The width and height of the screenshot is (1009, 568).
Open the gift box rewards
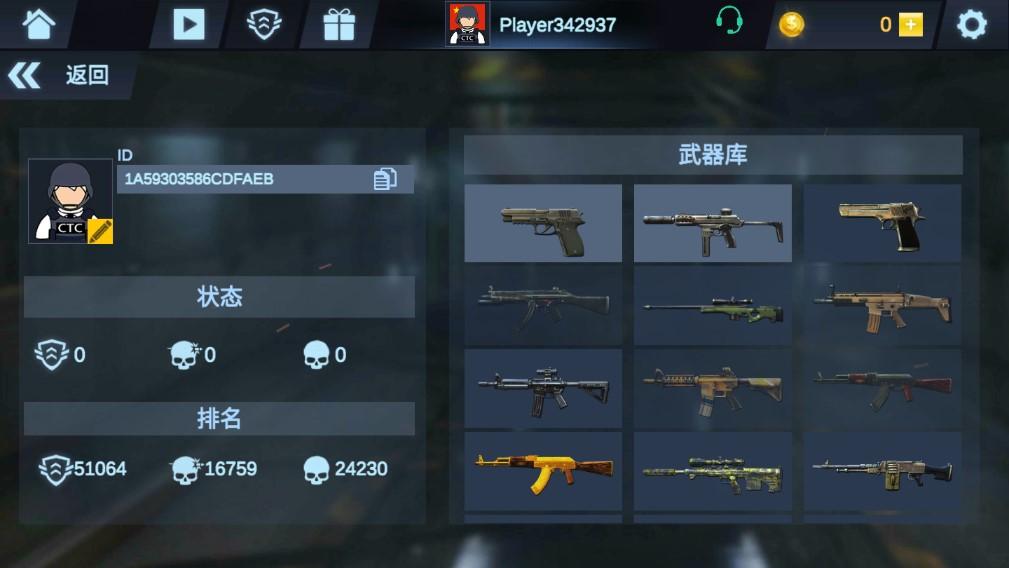(339, 24)
